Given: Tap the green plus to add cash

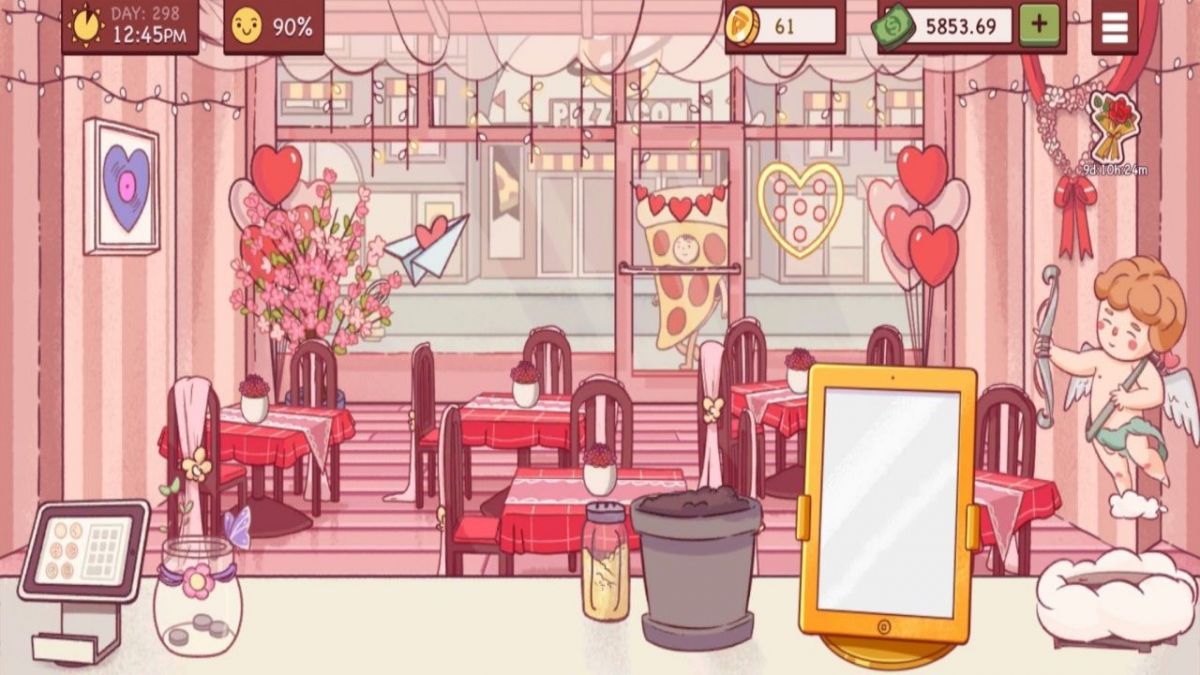Looking at the screenshot, I should tap(1040, 27).
